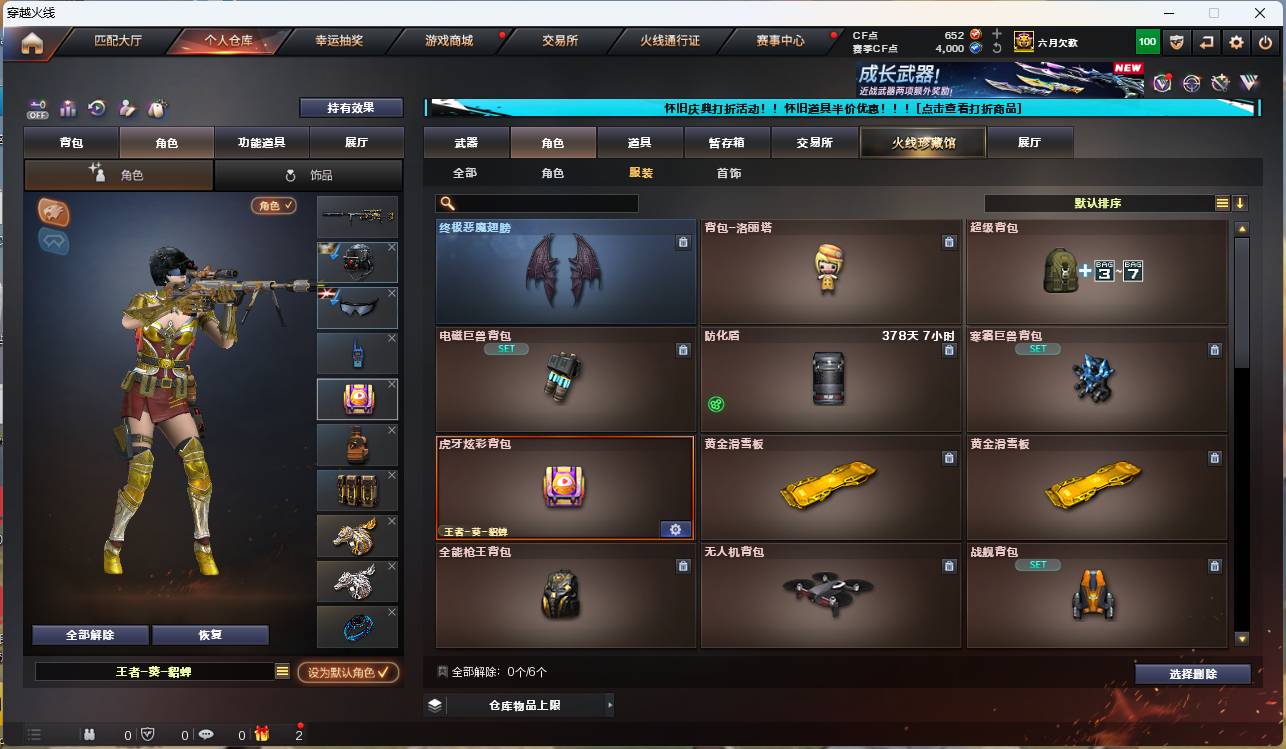Expand the 仓库物品上限 arrow
Viewport: 1286px width, 749px height.
click(610, 704)
